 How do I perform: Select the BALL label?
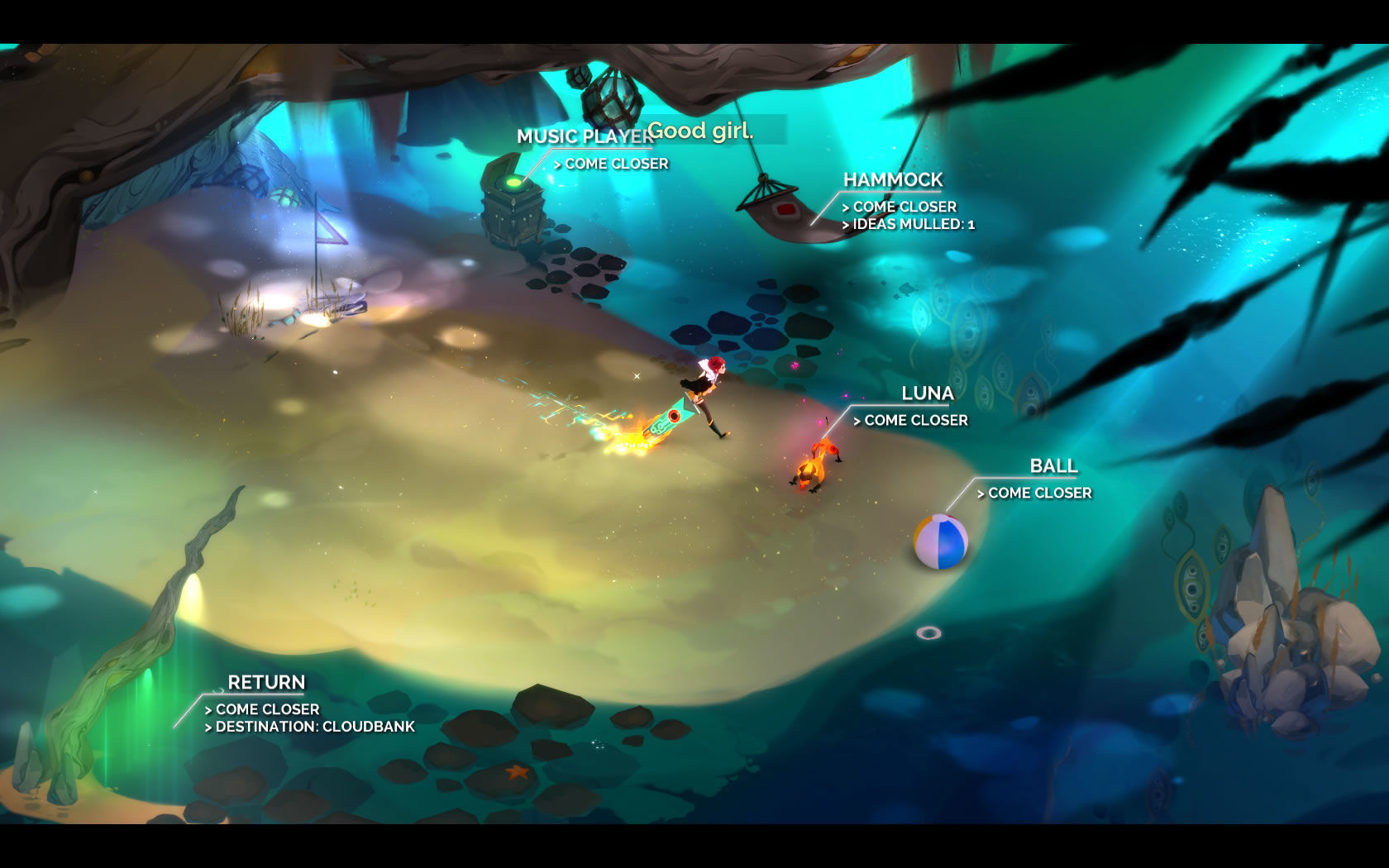point(1052,465)
